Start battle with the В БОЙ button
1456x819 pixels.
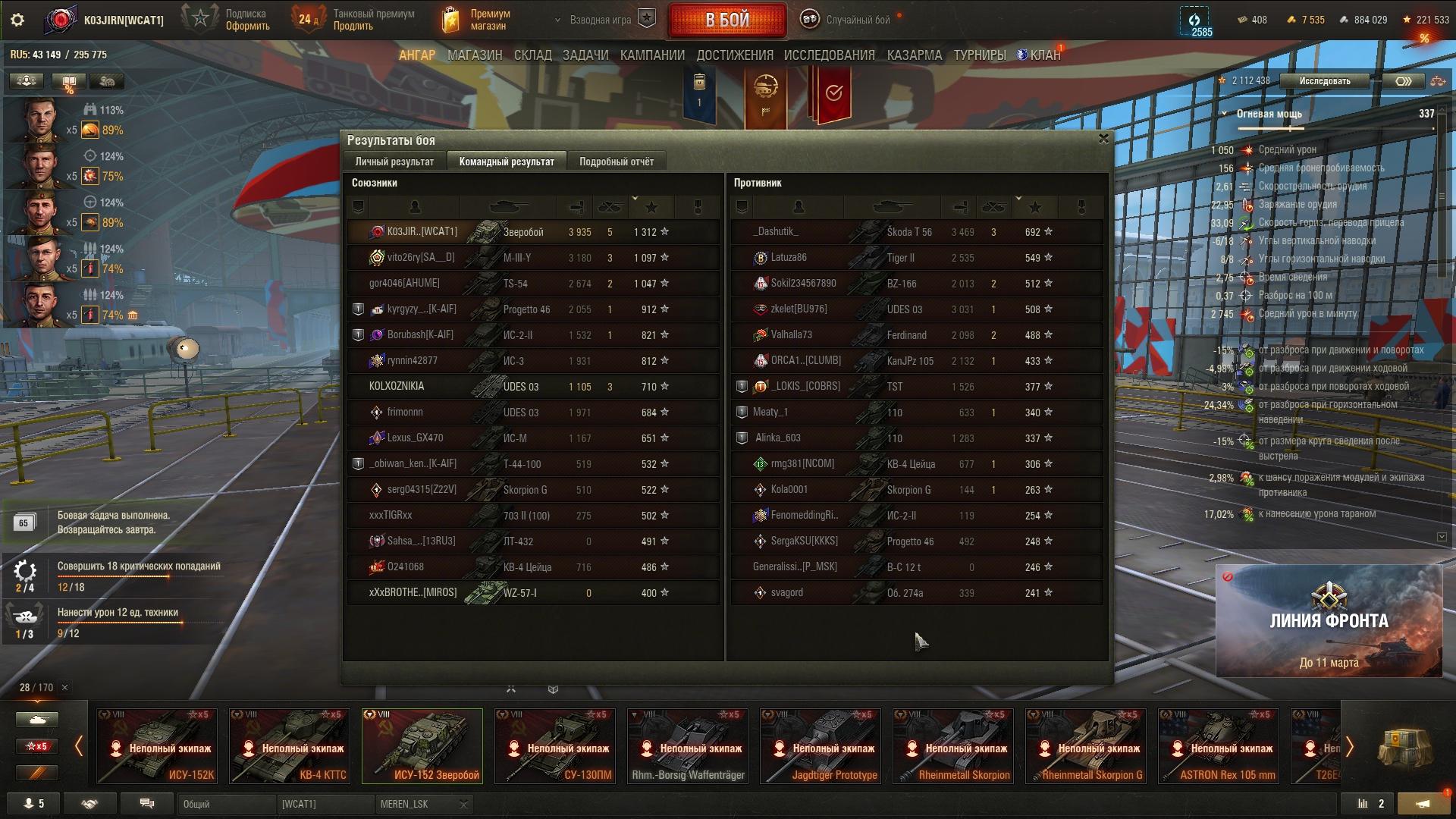tap(726, 20)
